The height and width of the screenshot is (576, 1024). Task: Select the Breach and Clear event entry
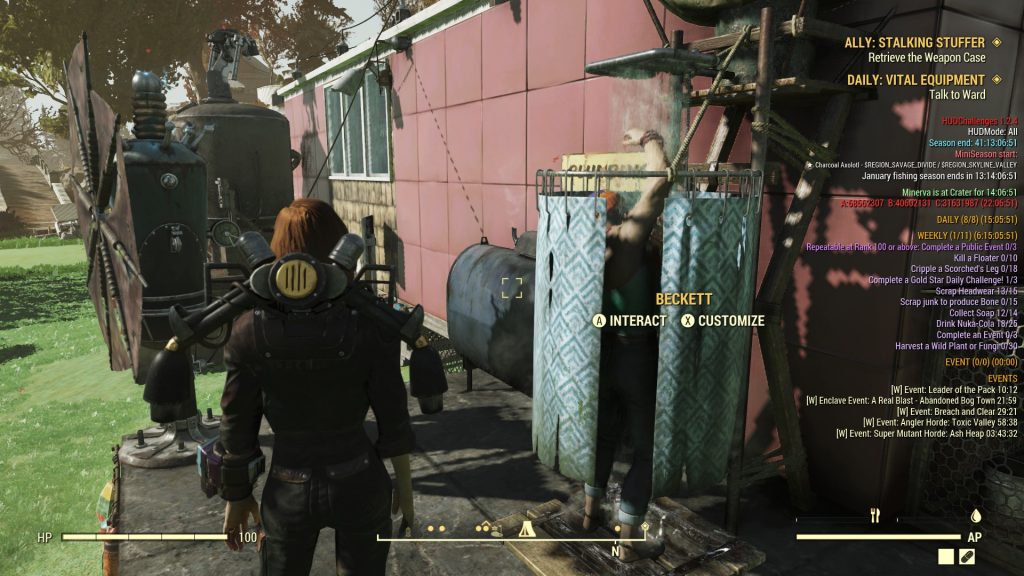tap(957, 412)
